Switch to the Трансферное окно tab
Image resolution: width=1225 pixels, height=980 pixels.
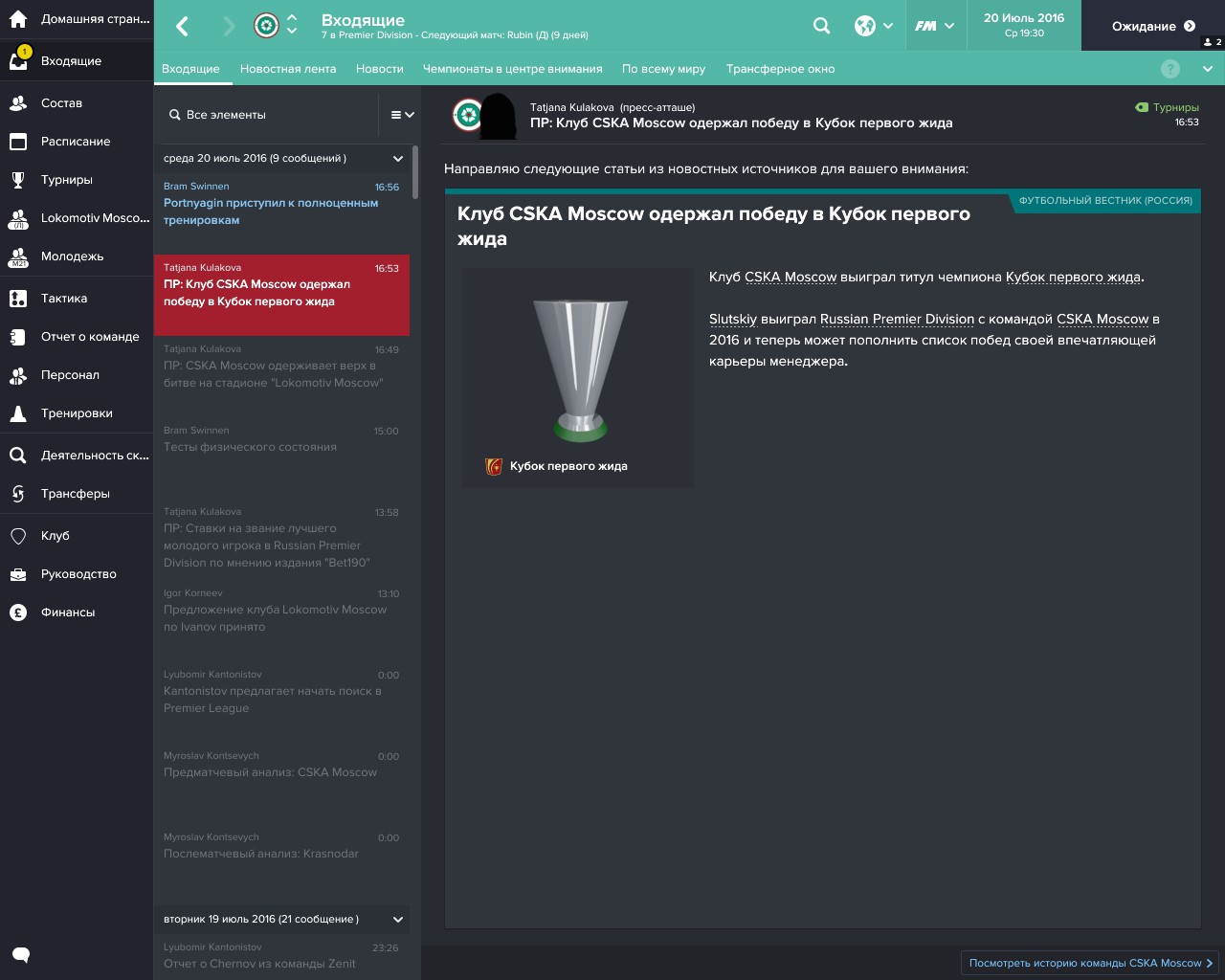point(782,69)
